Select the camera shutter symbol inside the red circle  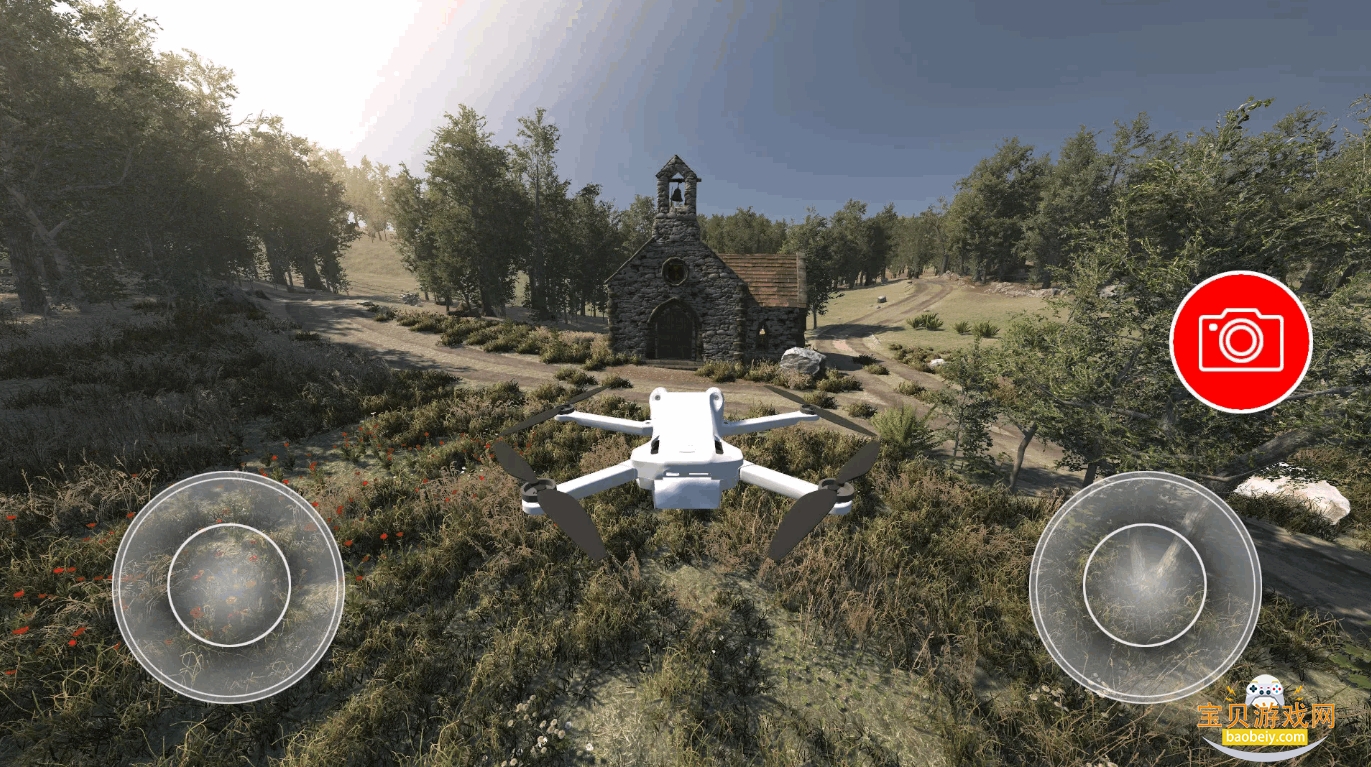pos(1240,340)
